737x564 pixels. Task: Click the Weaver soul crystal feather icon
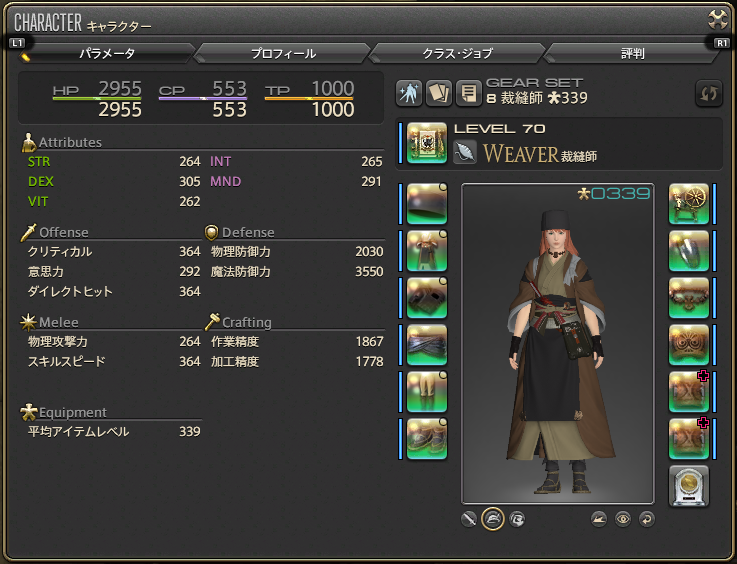tap(466, 152)
